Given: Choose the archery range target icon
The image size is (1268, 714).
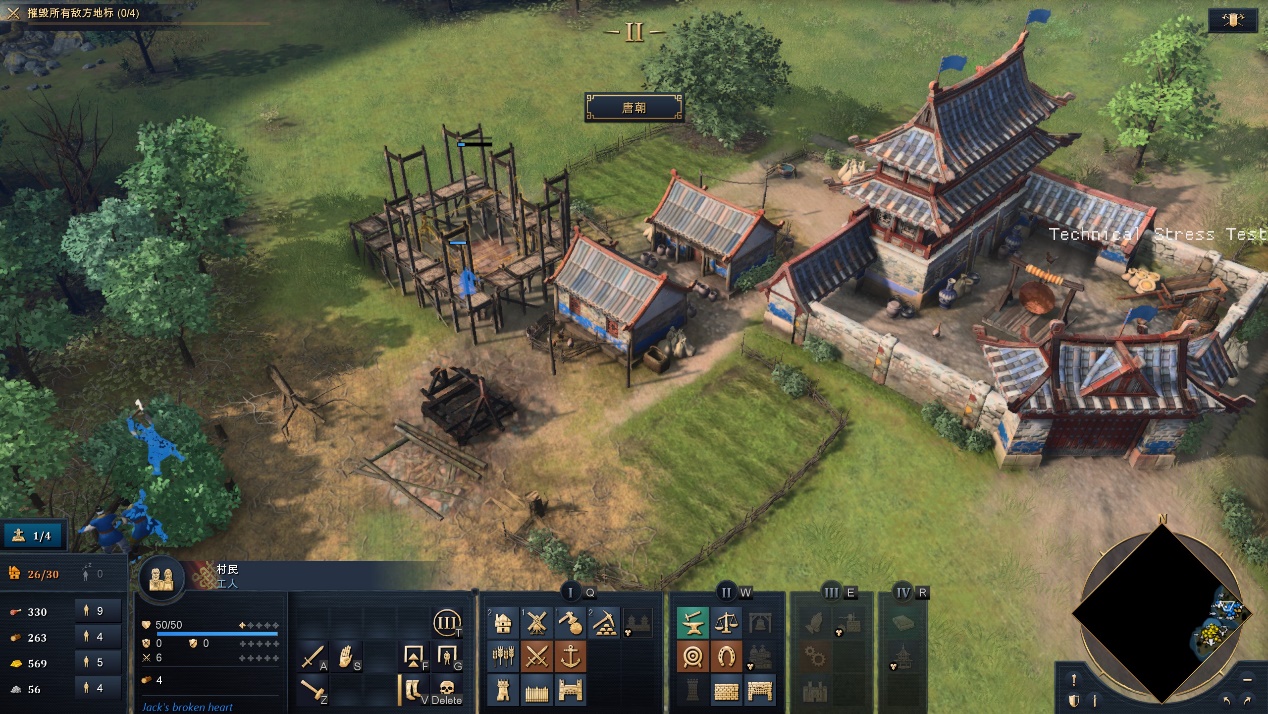Looking at the screenshot, I should 693,657.
